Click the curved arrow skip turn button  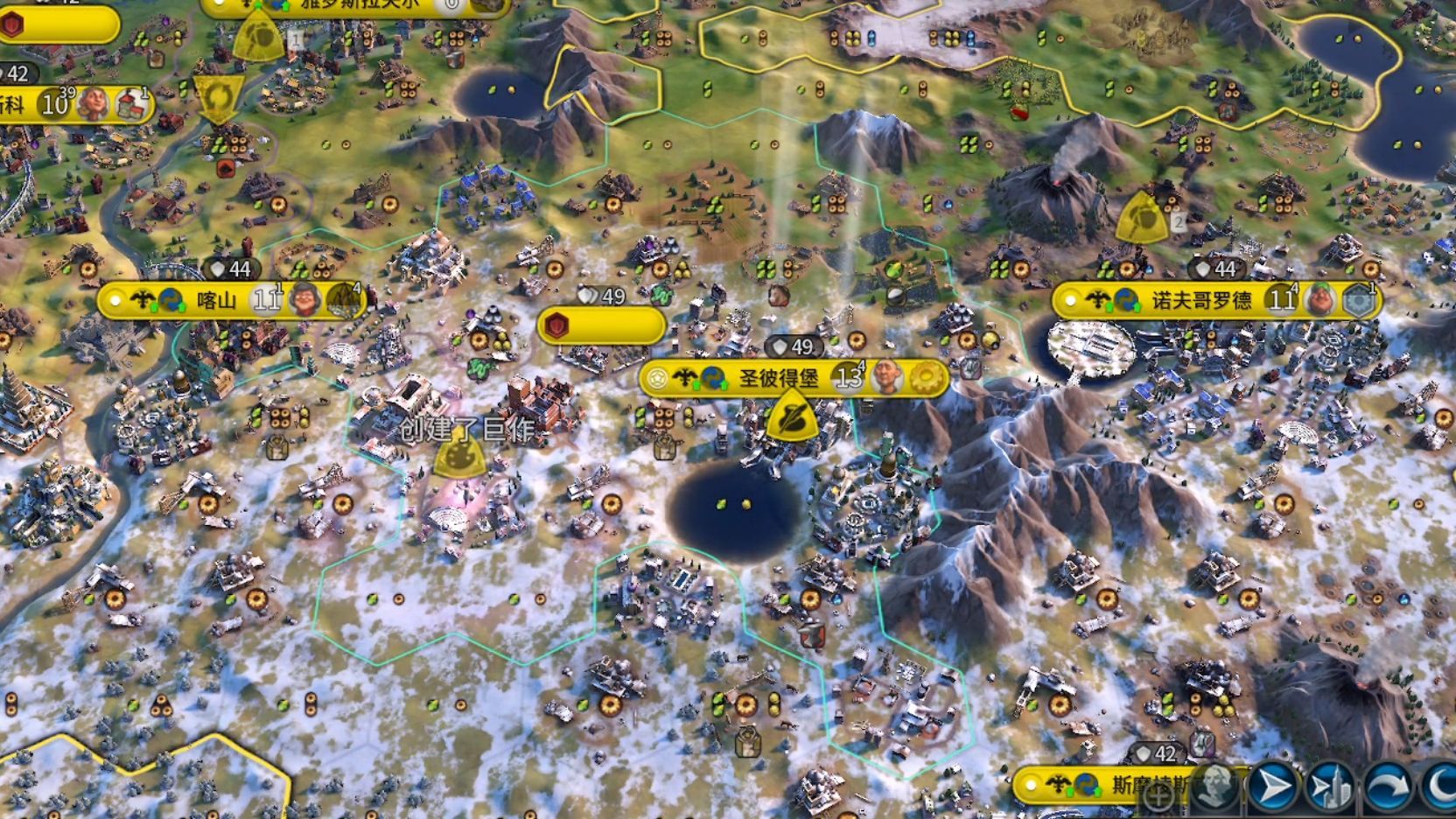tap(1387, 787)
